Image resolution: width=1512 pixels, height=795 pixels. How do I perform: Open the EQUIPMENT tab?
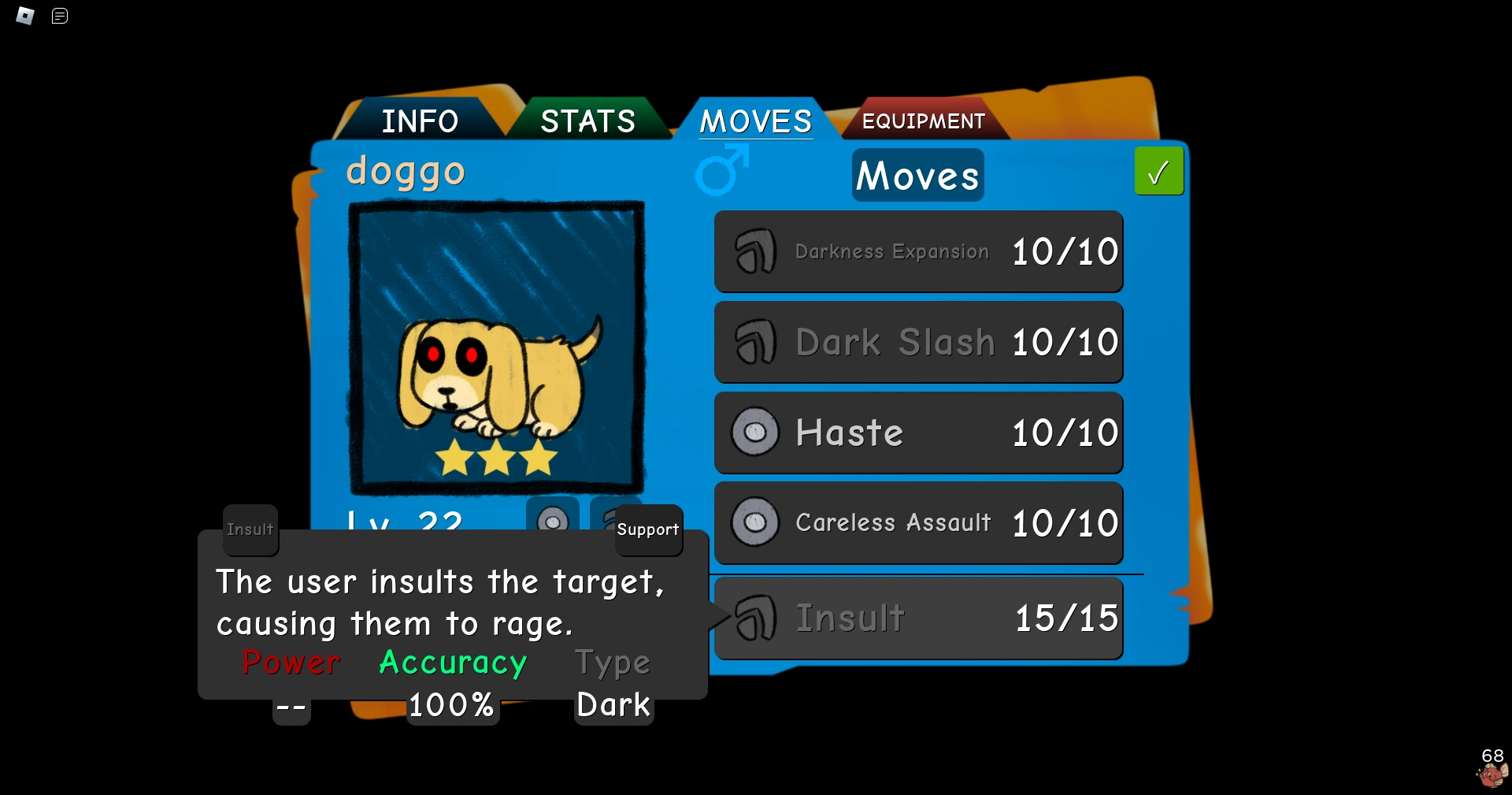pyautogui.click(x=923, y=121)
